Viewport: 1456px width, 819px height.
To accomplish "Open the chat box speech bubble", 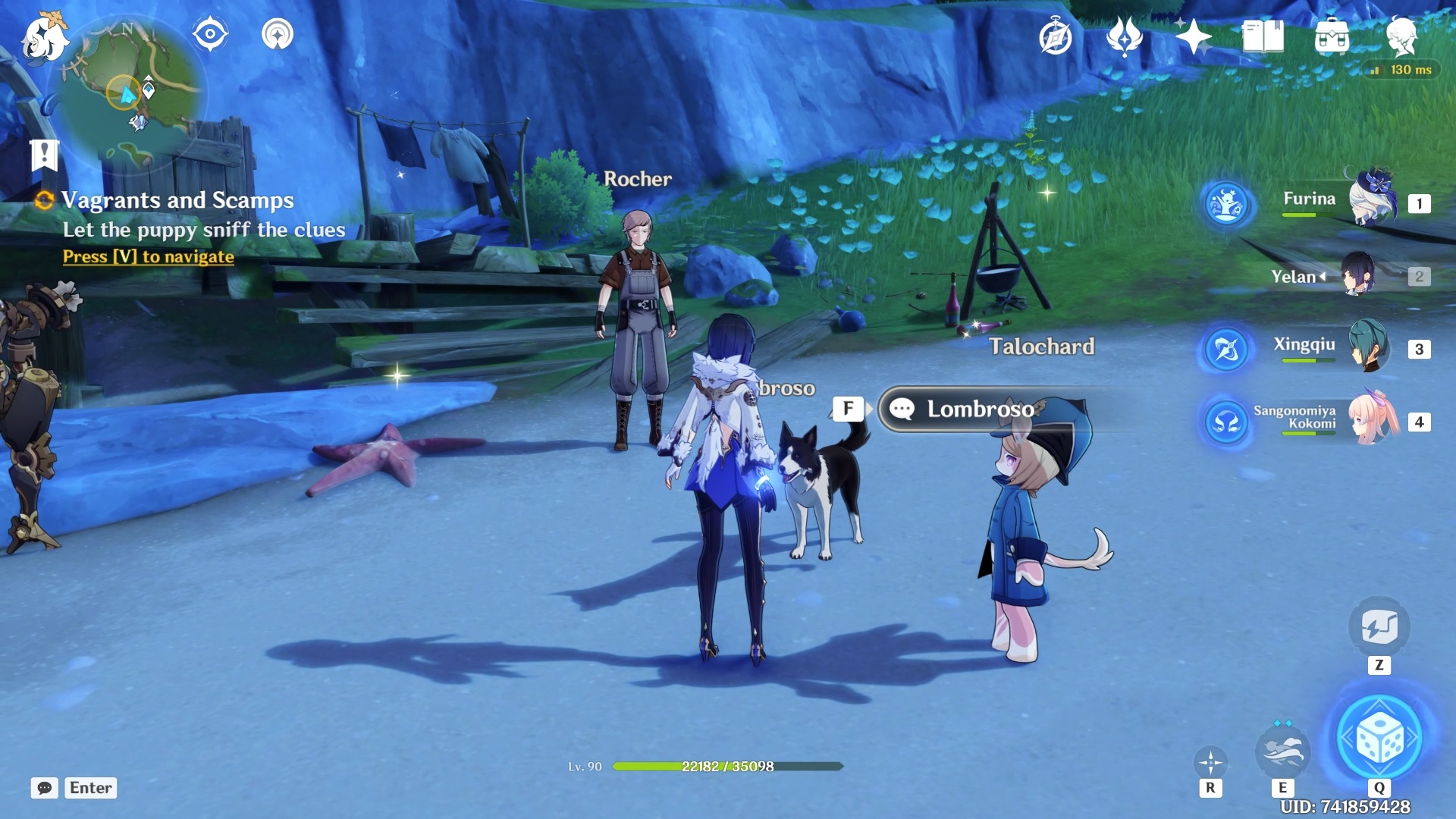I will tap(45, 788).
